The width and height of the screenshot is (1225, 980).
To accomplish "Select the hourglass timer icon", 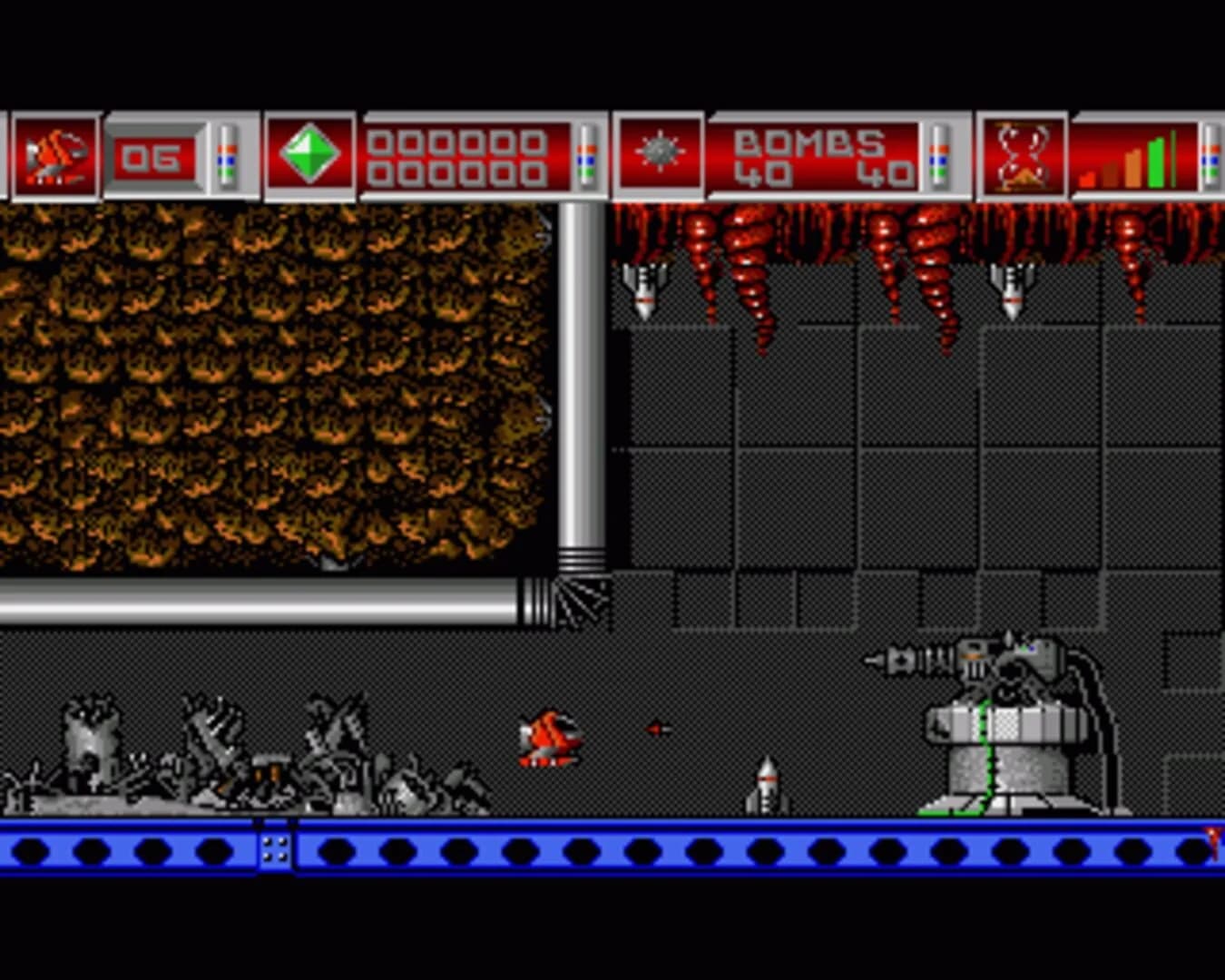I will (x=1021, y=154).
